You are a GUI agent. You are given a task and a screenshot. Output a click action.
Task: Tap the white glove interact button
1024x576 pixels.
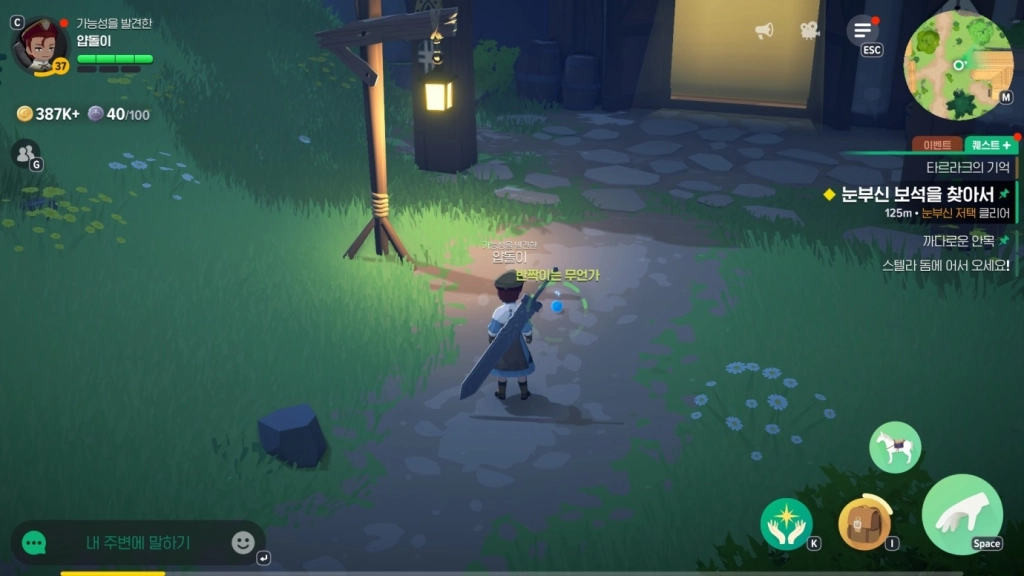(961, 514)
